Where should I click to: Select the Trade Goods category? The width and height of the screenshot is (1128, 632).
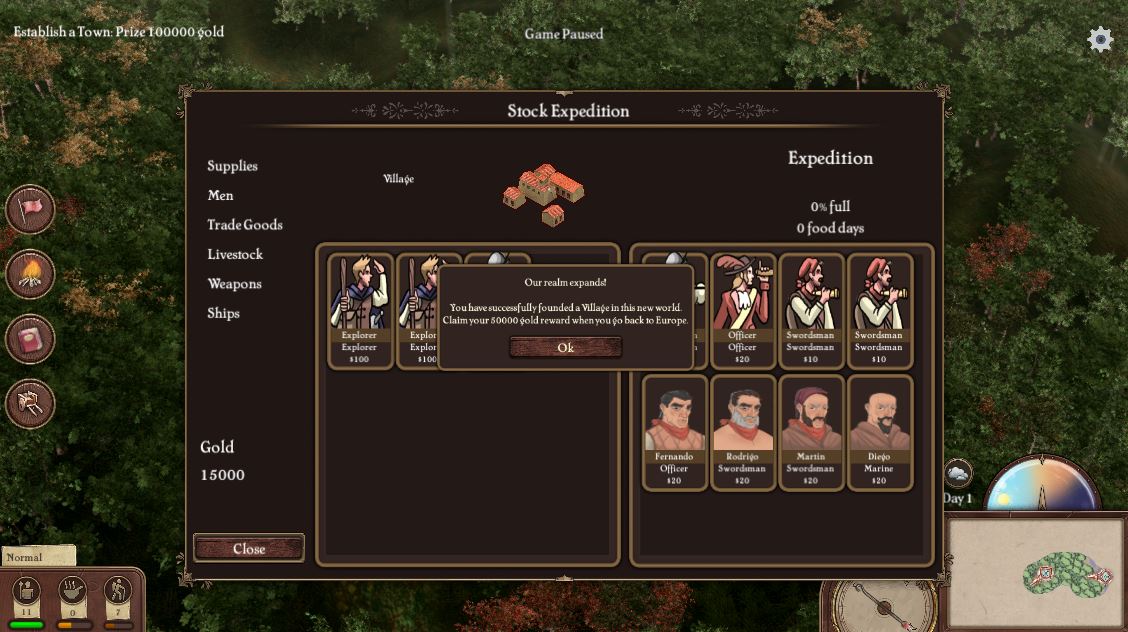coord(245,225)
